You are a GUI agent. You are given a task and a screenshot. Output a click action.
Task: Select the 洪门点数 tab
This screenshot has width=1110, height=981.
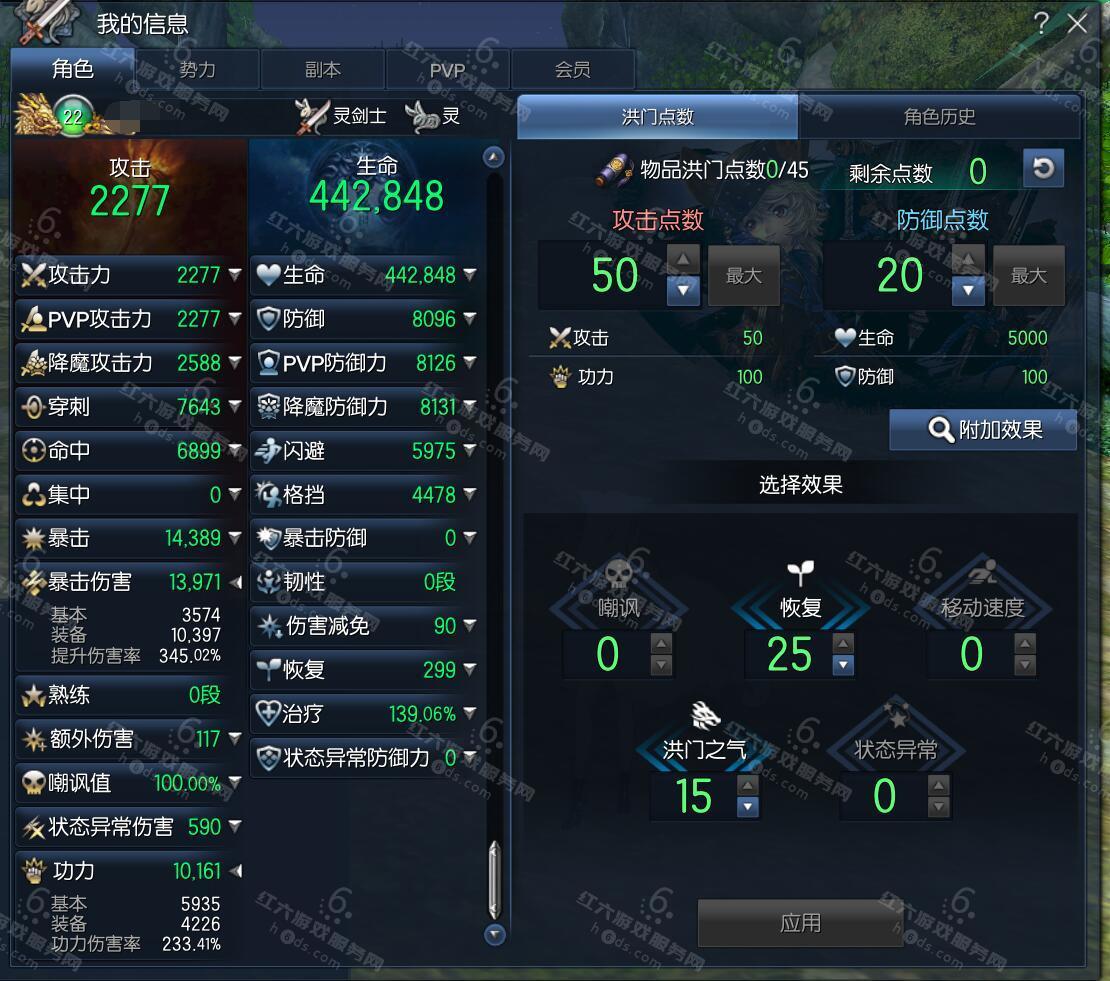point(657,117)
